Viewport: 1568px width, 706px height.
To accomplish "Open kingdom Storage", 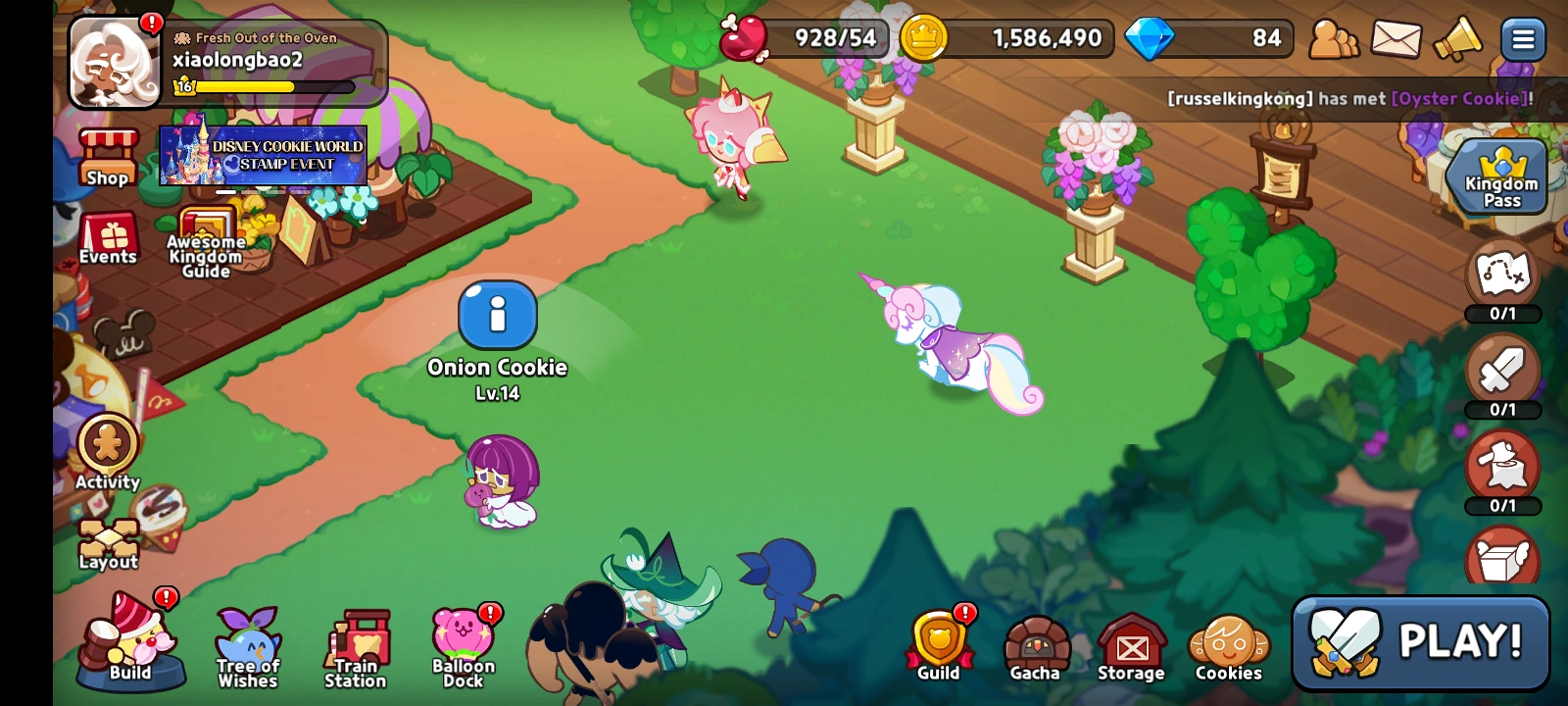I will [x=1132, y=642].
